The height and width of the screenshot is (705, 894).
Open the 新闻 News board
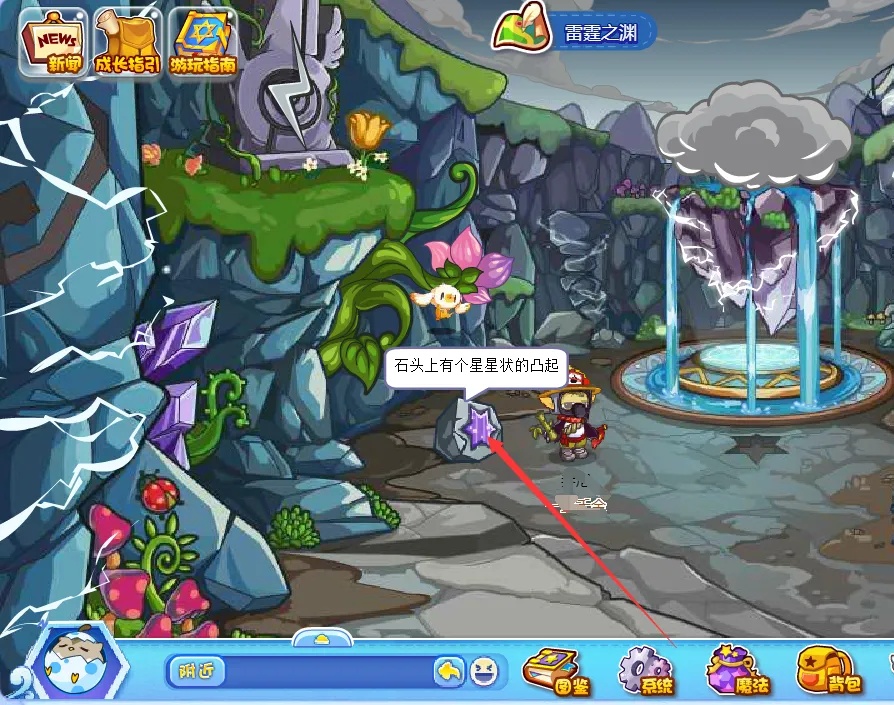51,44
